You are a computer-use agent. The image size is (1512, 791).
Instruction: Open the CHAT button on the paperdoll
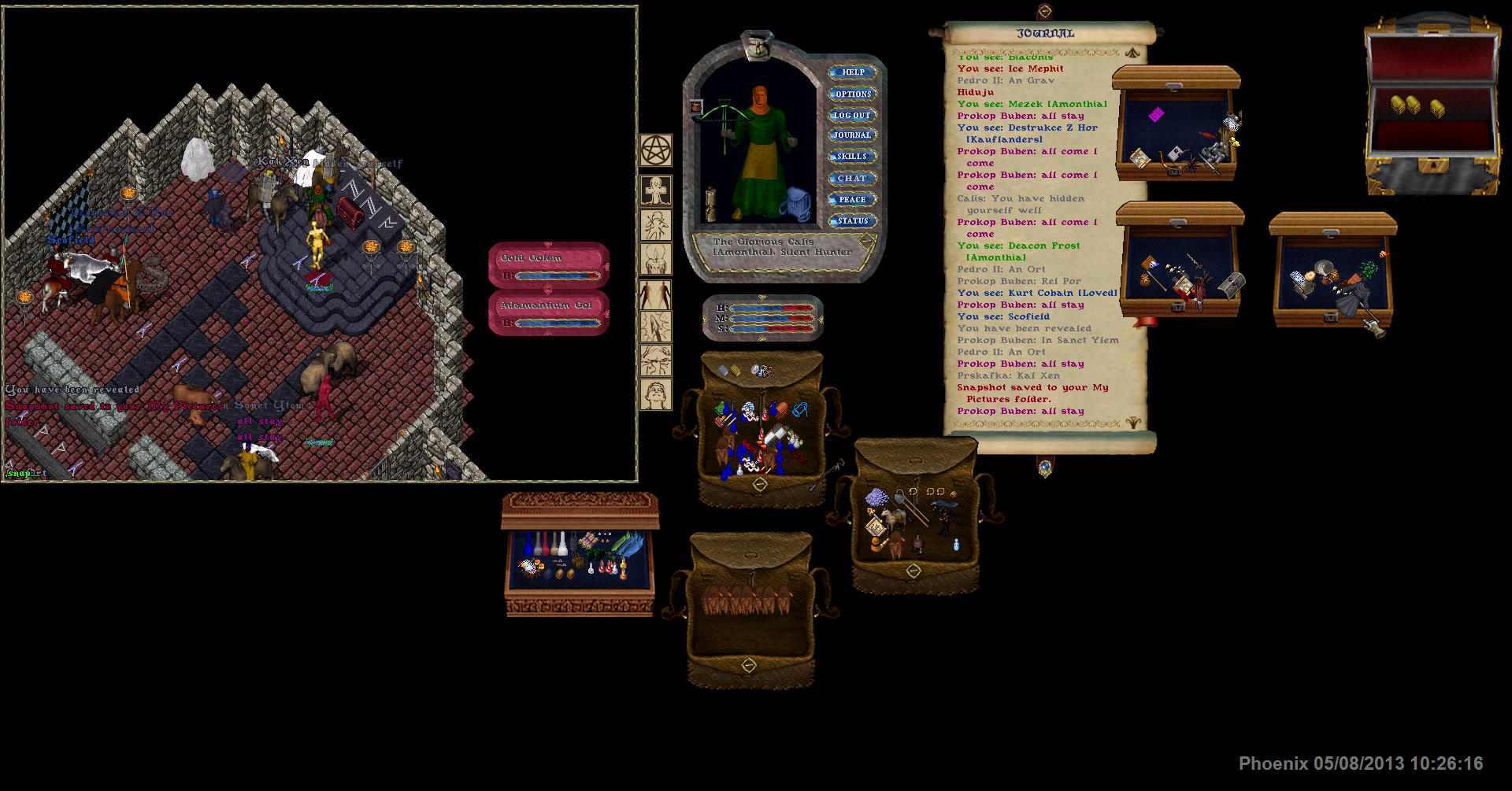pyautogui.click(x=853, y=179)
